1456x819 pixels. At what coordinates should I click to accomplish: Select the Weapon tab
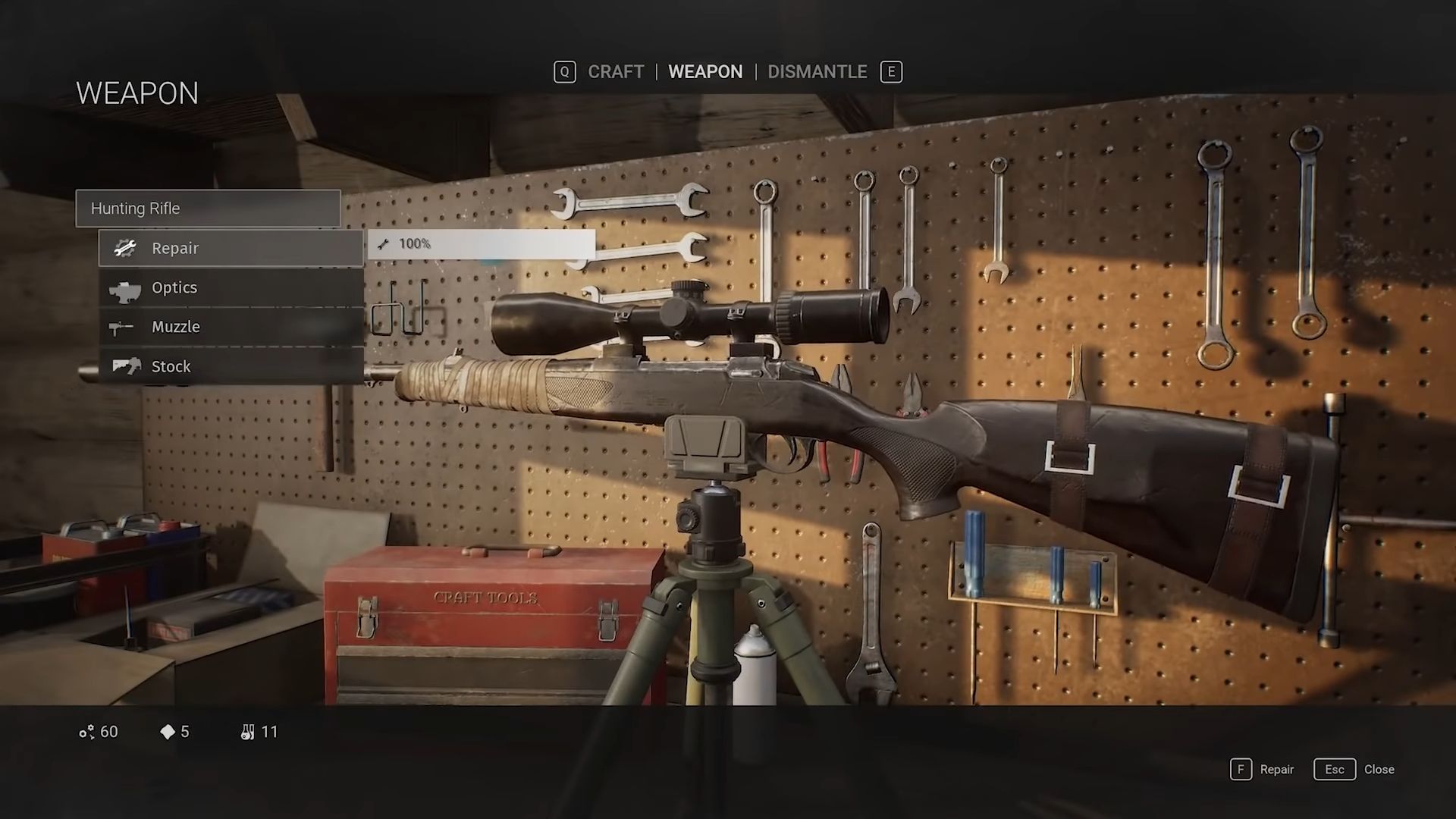click(704, 72)
